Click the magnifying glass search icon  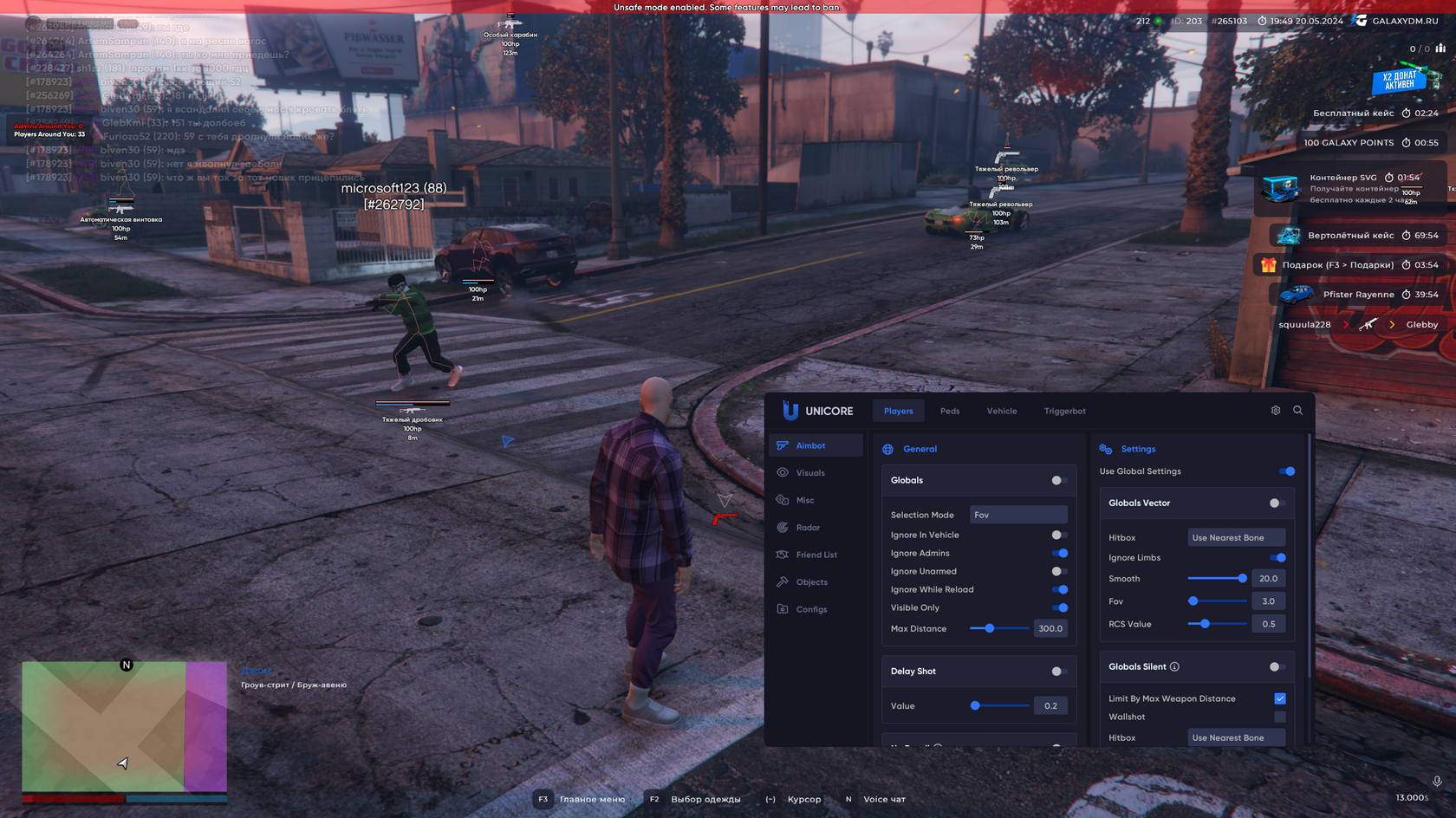[x=1297, y=411]
